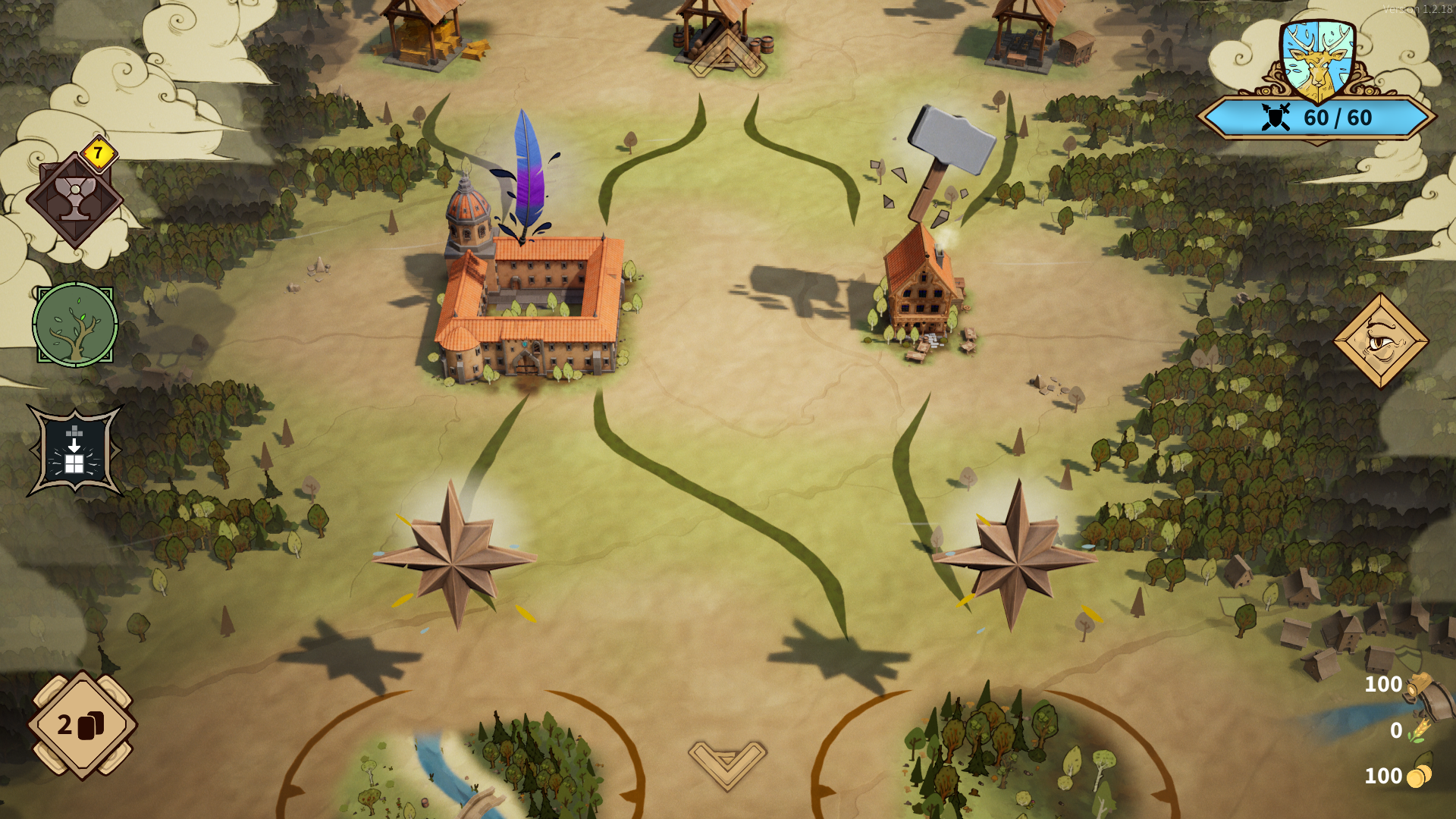The image size is (1456, 819).
Task: Open the green tree emblem
Action: click(75, 325)
